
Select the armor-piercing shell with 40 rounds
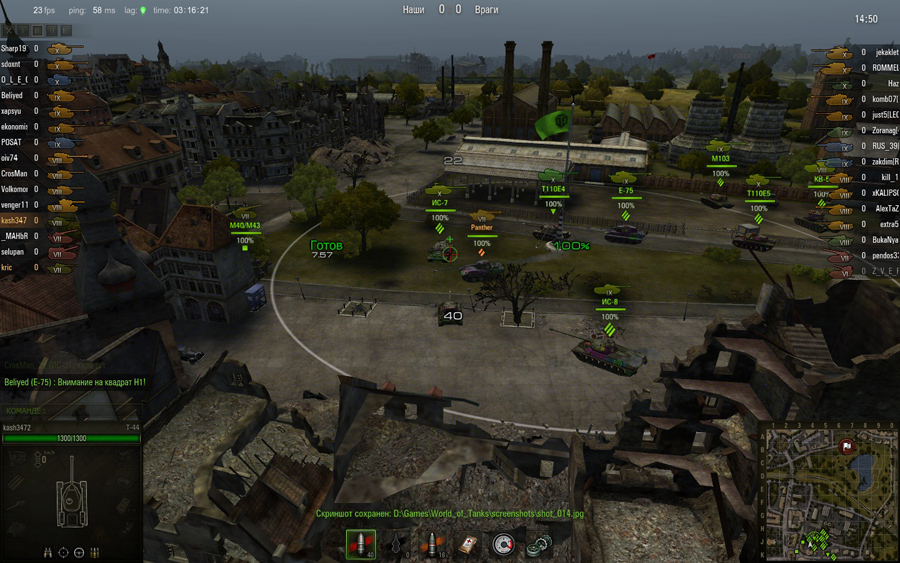point(361,545)
